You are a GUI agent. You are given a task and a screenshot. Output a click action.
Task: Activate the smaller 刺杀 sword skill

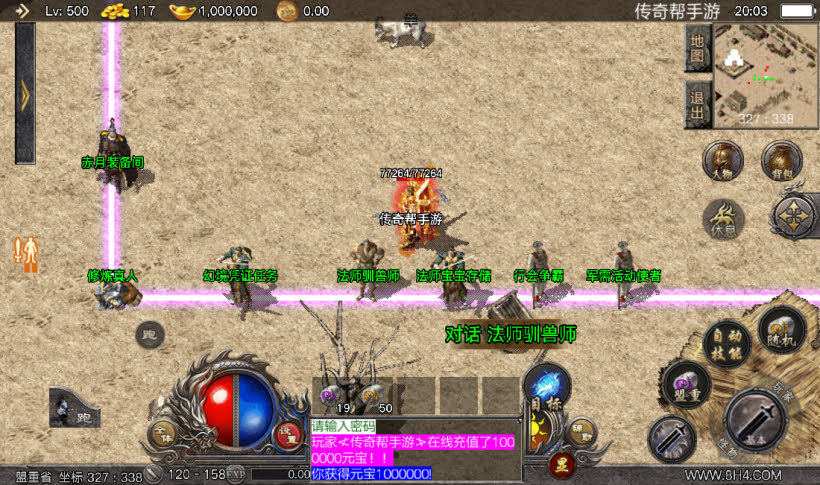[672, 438]
